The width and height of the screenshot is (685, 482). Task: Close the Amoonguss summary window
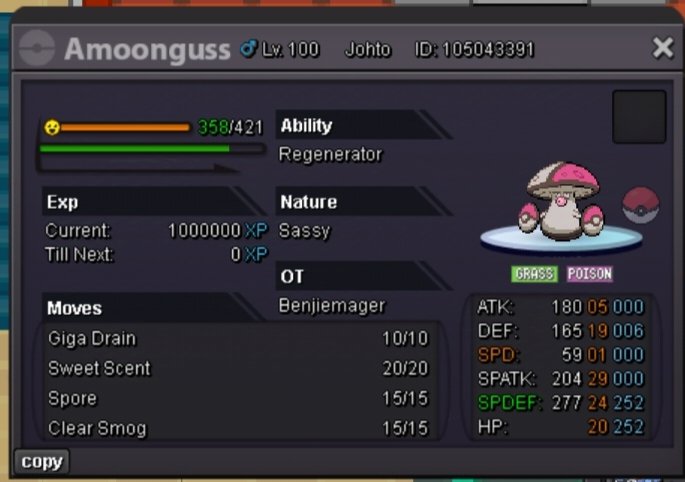click(662, 47)
